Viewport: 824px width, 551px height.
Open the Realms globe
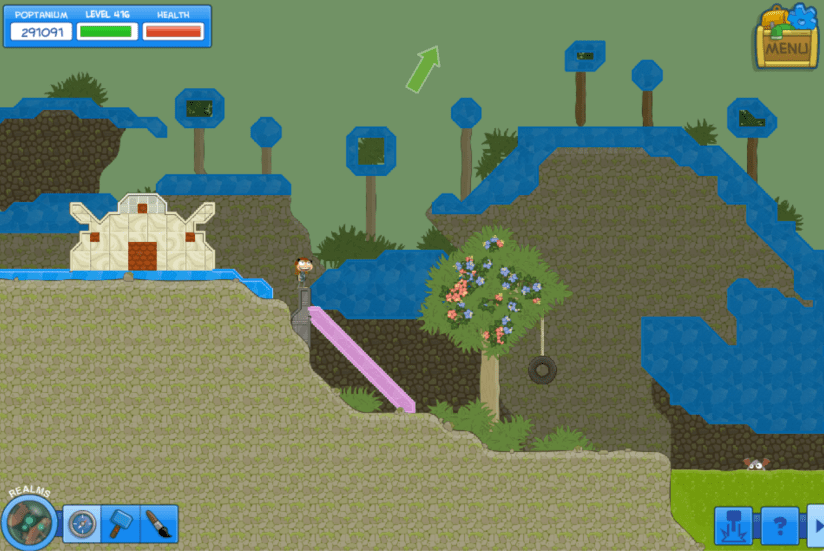(29, 521)
